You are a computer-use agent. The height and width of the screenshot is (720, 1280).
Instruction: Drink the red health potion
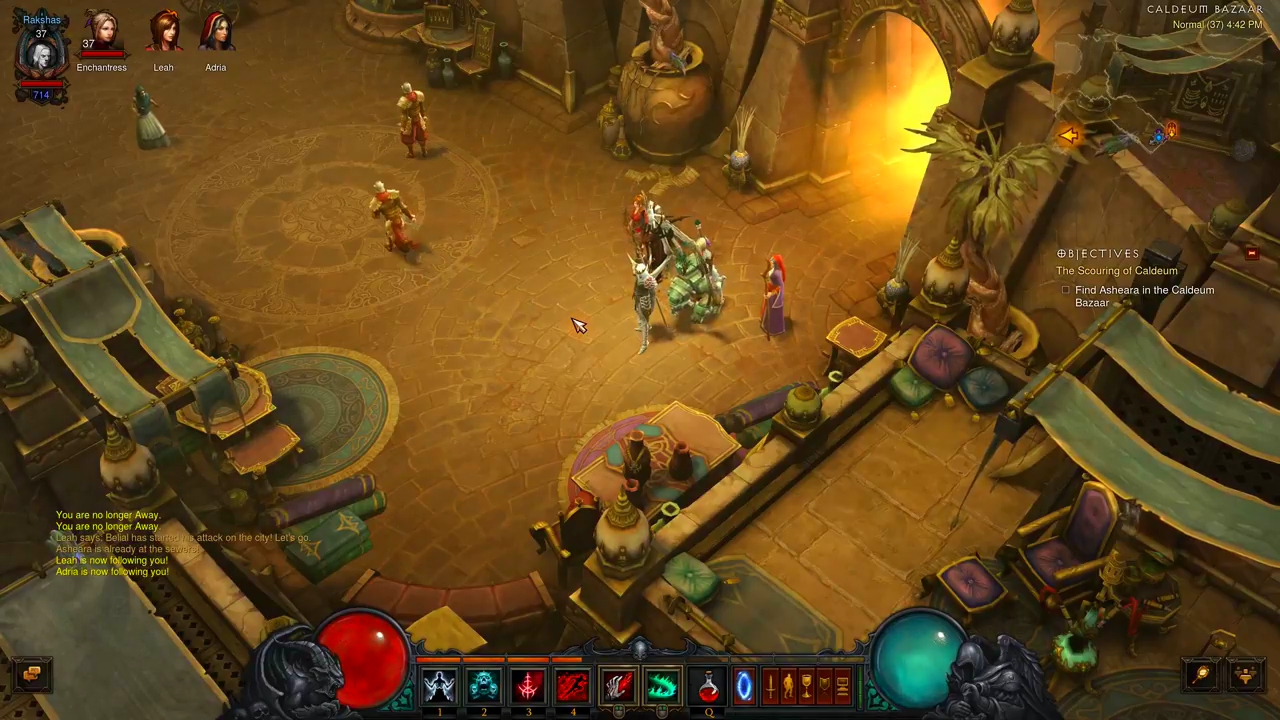click(708, 686)
